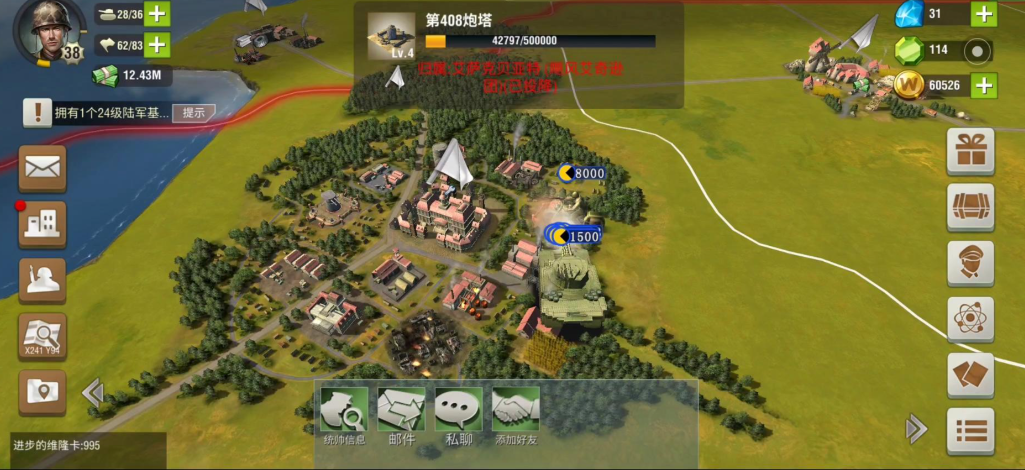Open the map pin bookmark icon
Screen dimensions: 1025x470
pos(42,392)
